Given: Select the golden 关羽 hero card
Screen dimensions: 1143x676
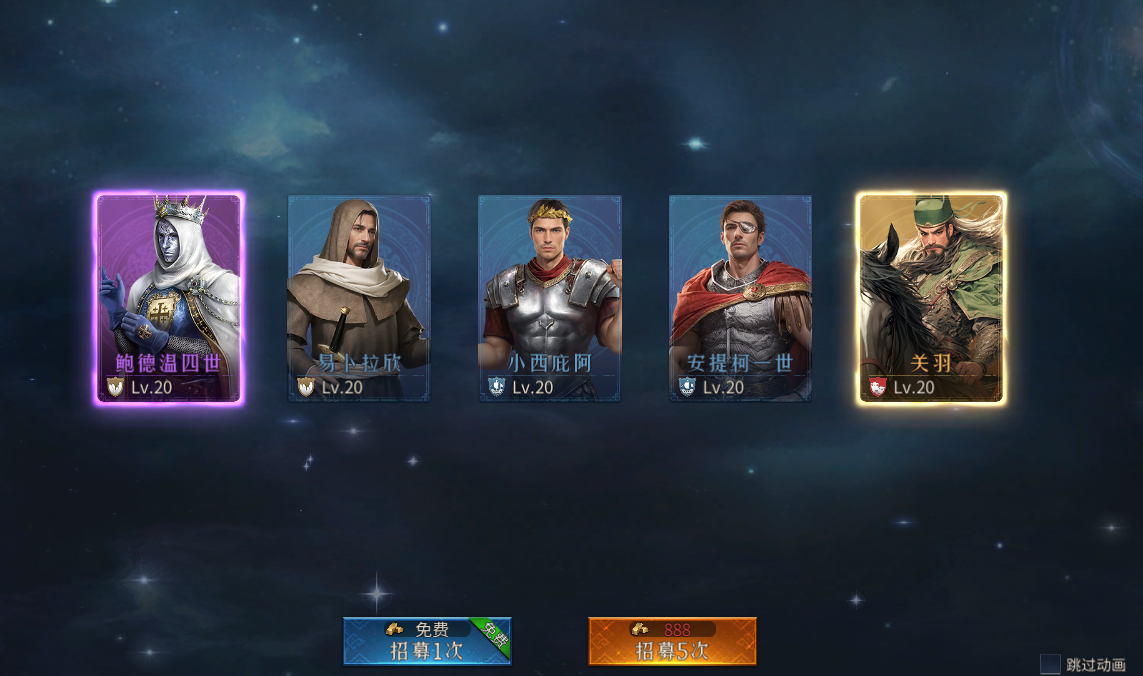Looking at the screenshot, I should pos(931,298).
